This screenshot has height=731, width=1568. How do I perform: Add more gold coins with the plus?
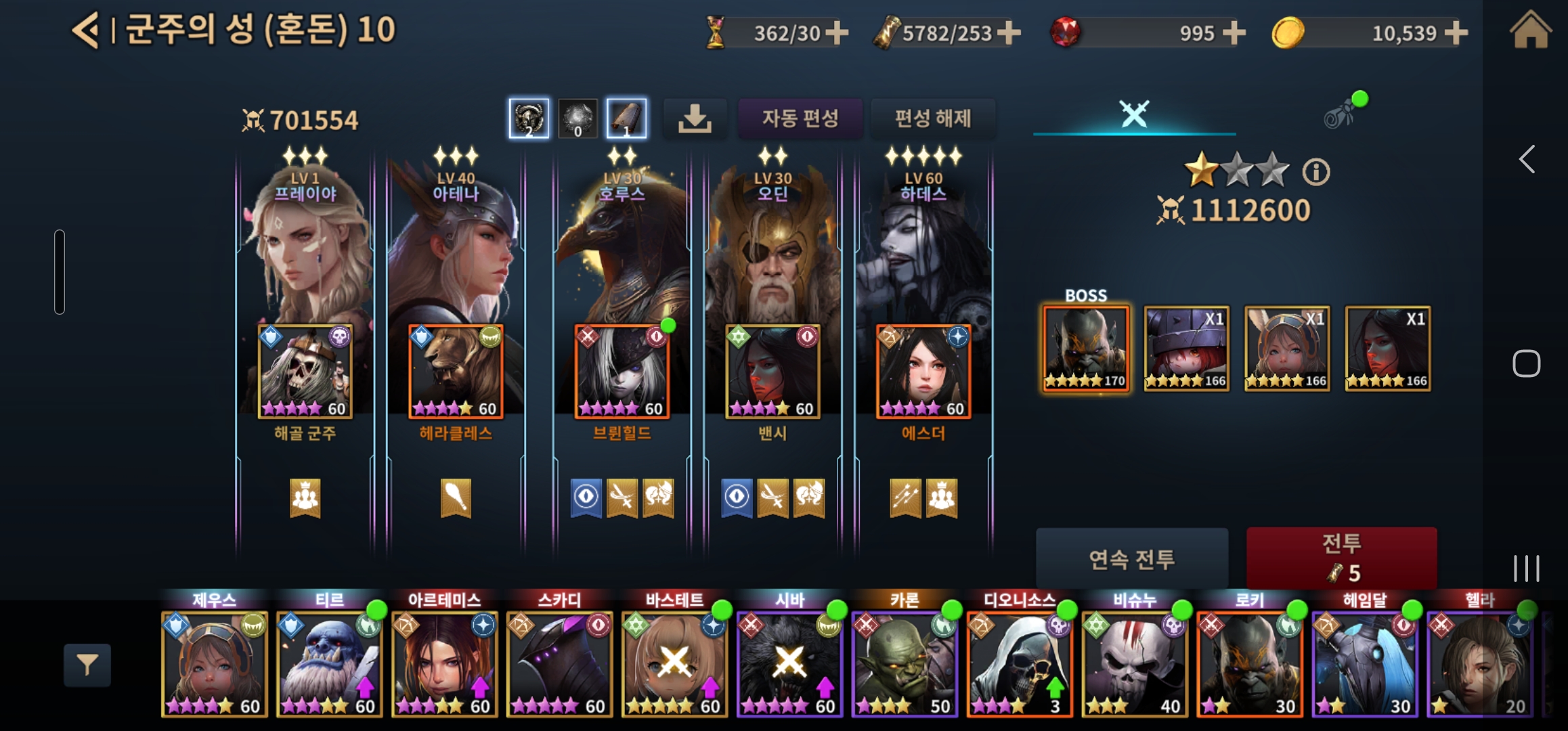click(1456, 32)
